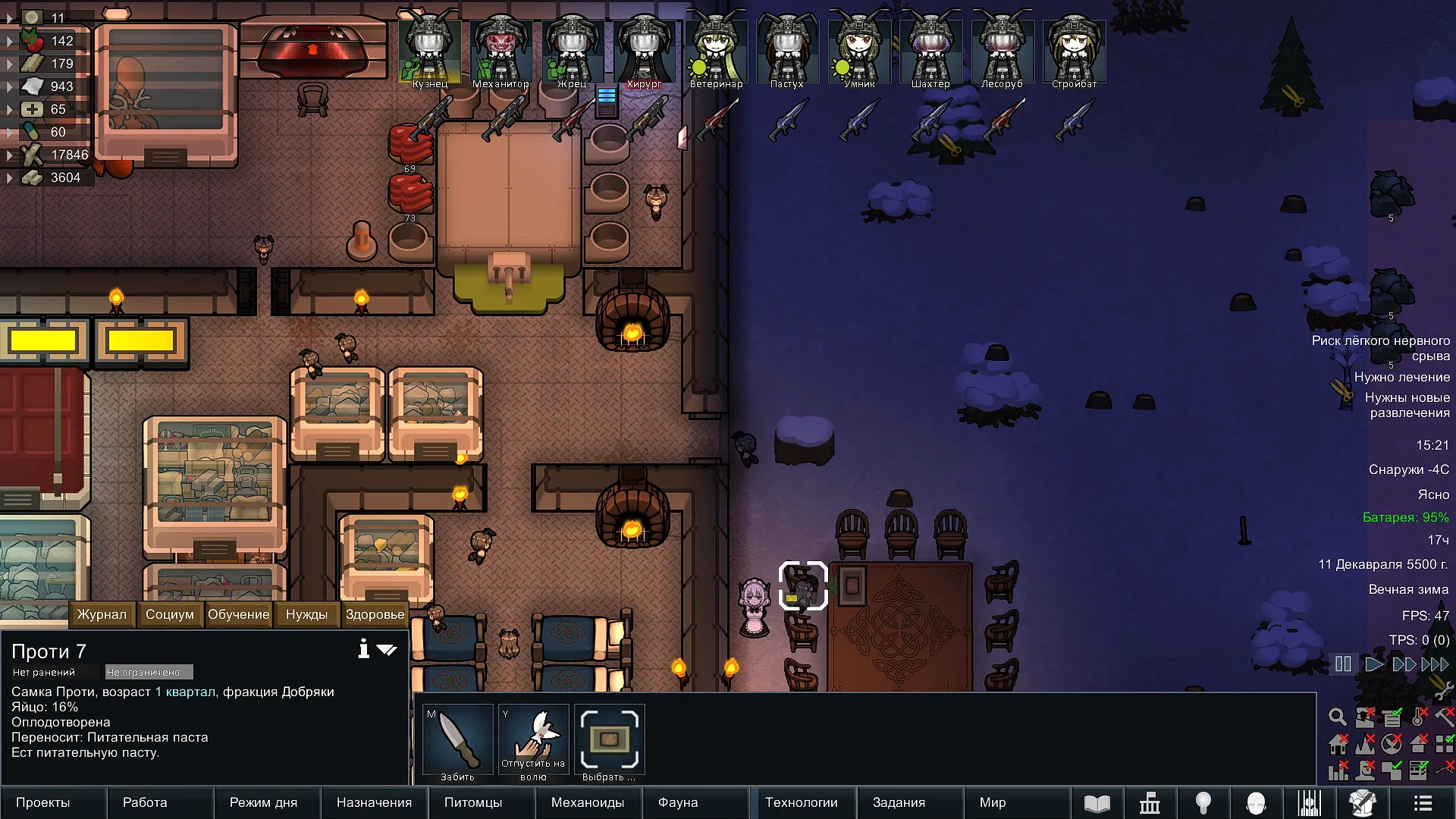Pause the game speed
1456x819 pixels.
1343,664
